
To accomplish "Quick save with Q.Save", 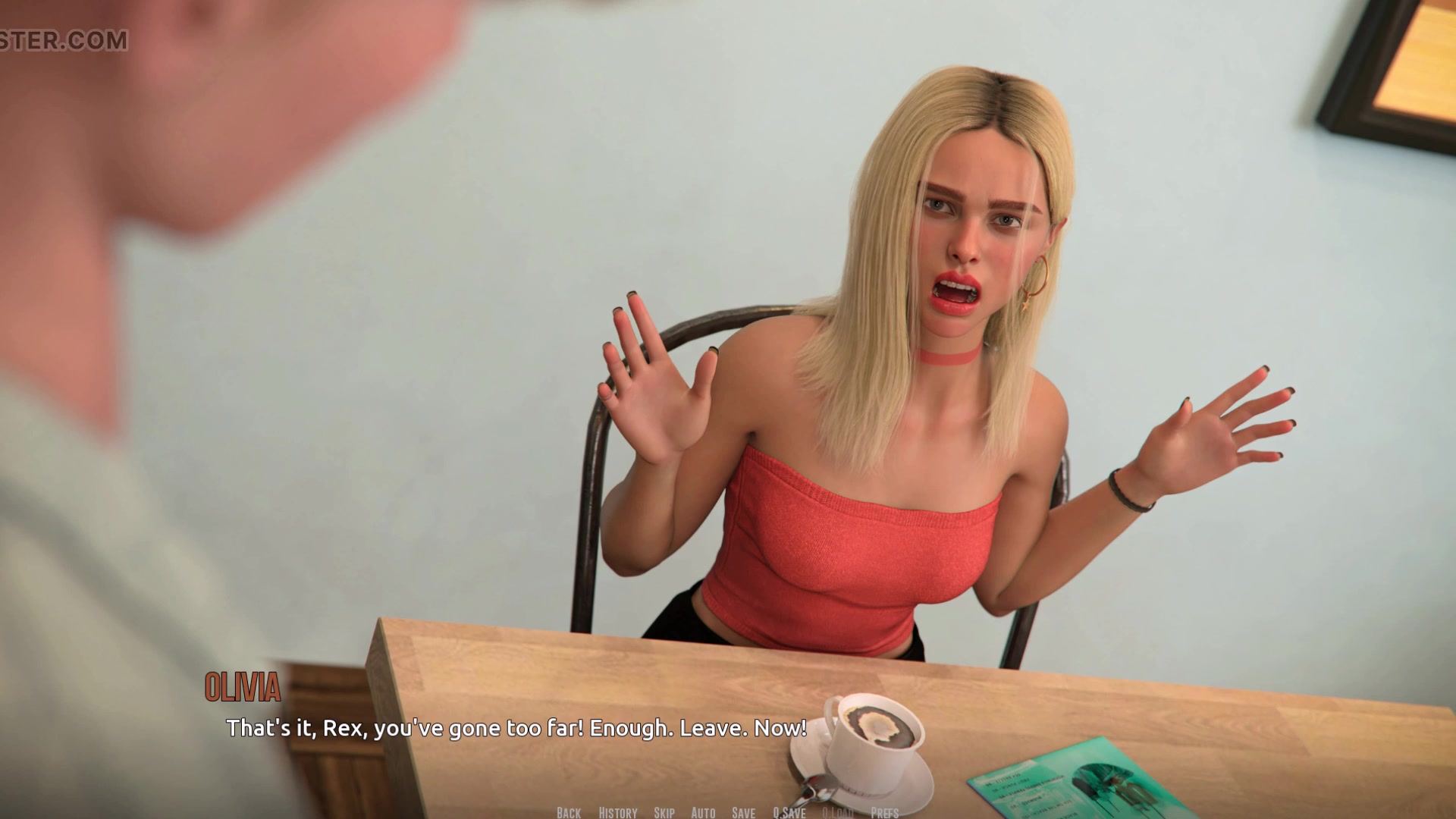I will tap(789, 813).
